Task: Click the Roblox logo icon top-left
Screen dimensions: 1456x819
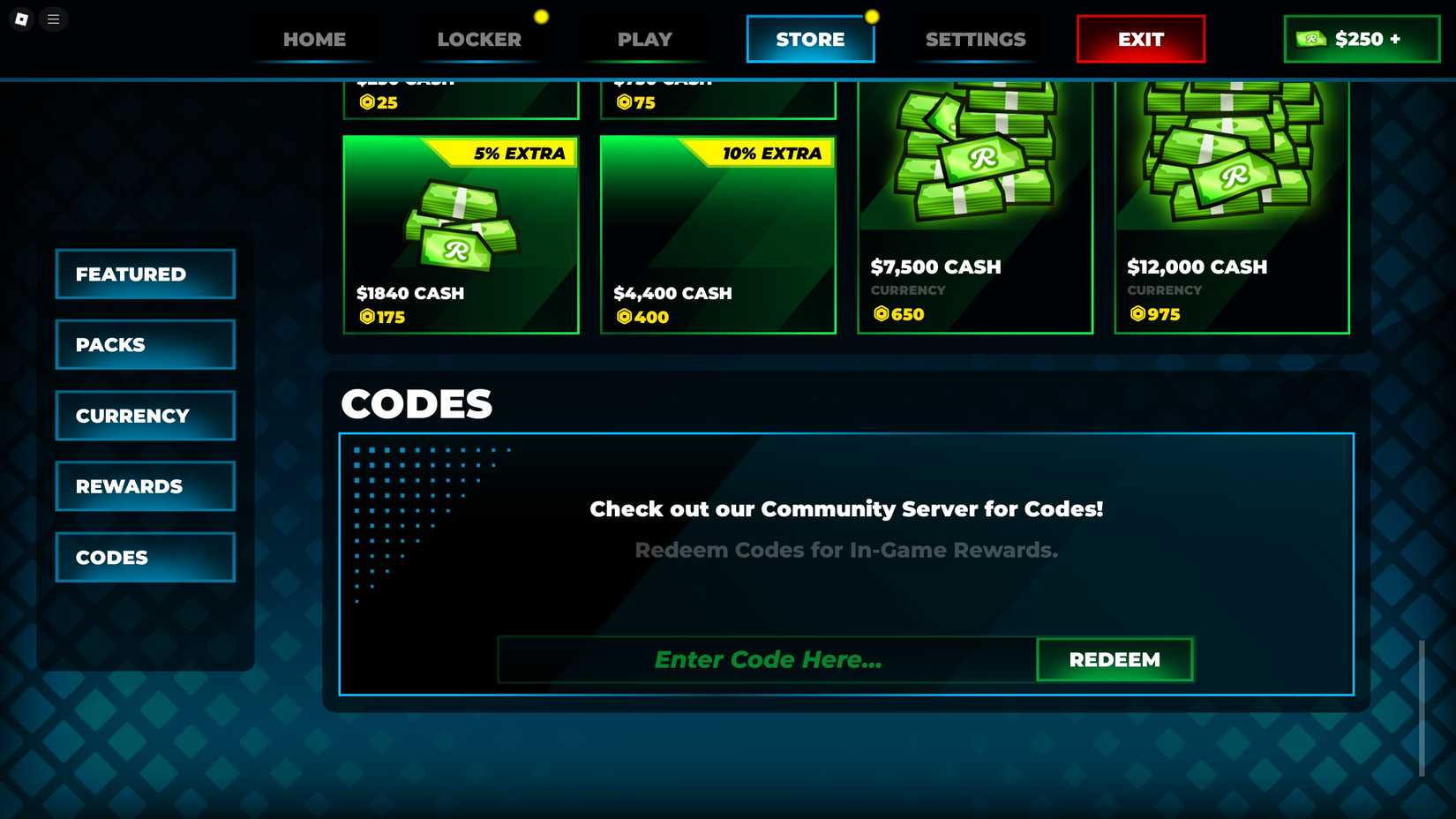Action: pyautogui.click(x=20, y=19)
